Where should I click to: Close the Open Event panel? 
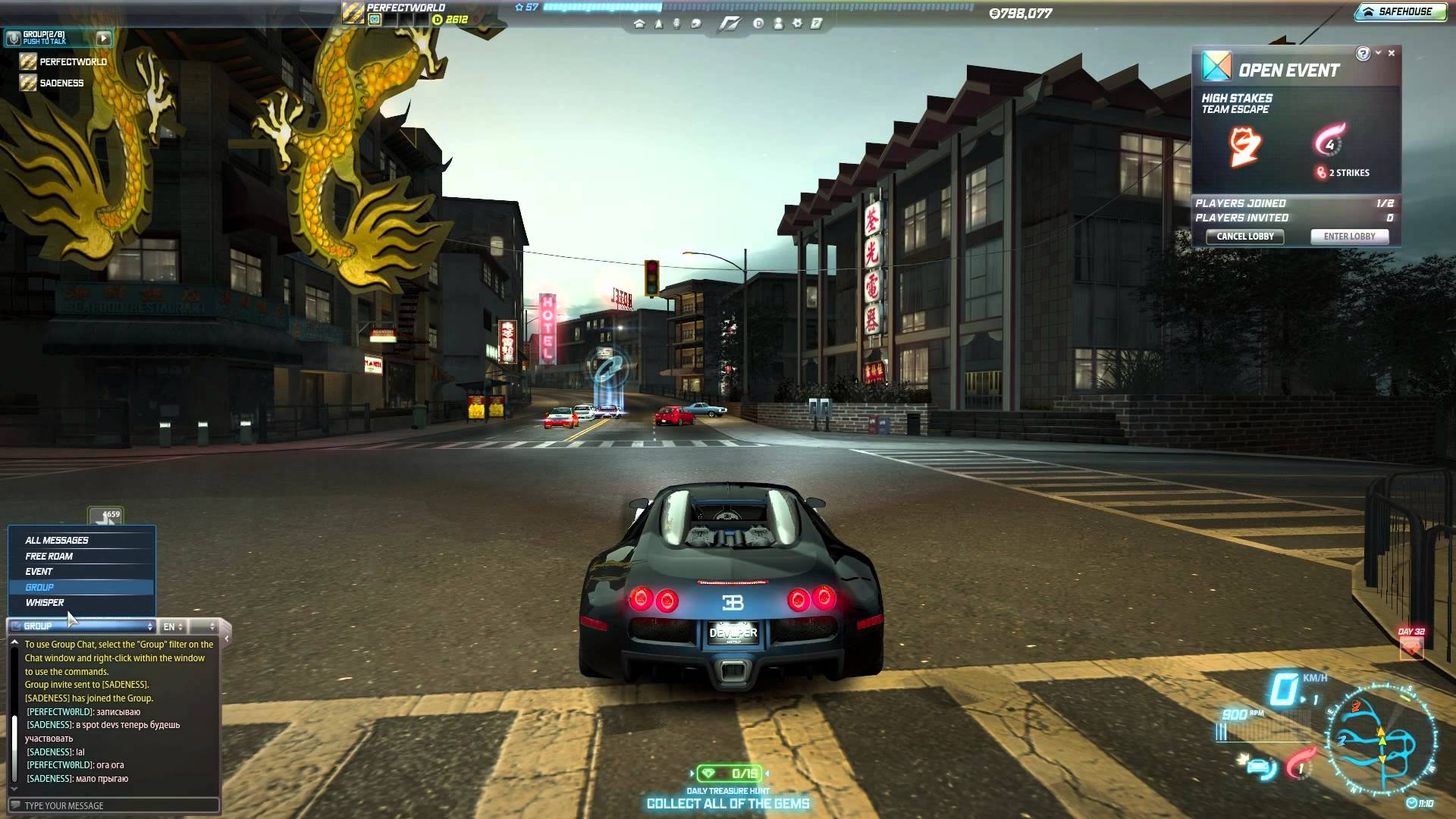click(x=1392, y=53)
